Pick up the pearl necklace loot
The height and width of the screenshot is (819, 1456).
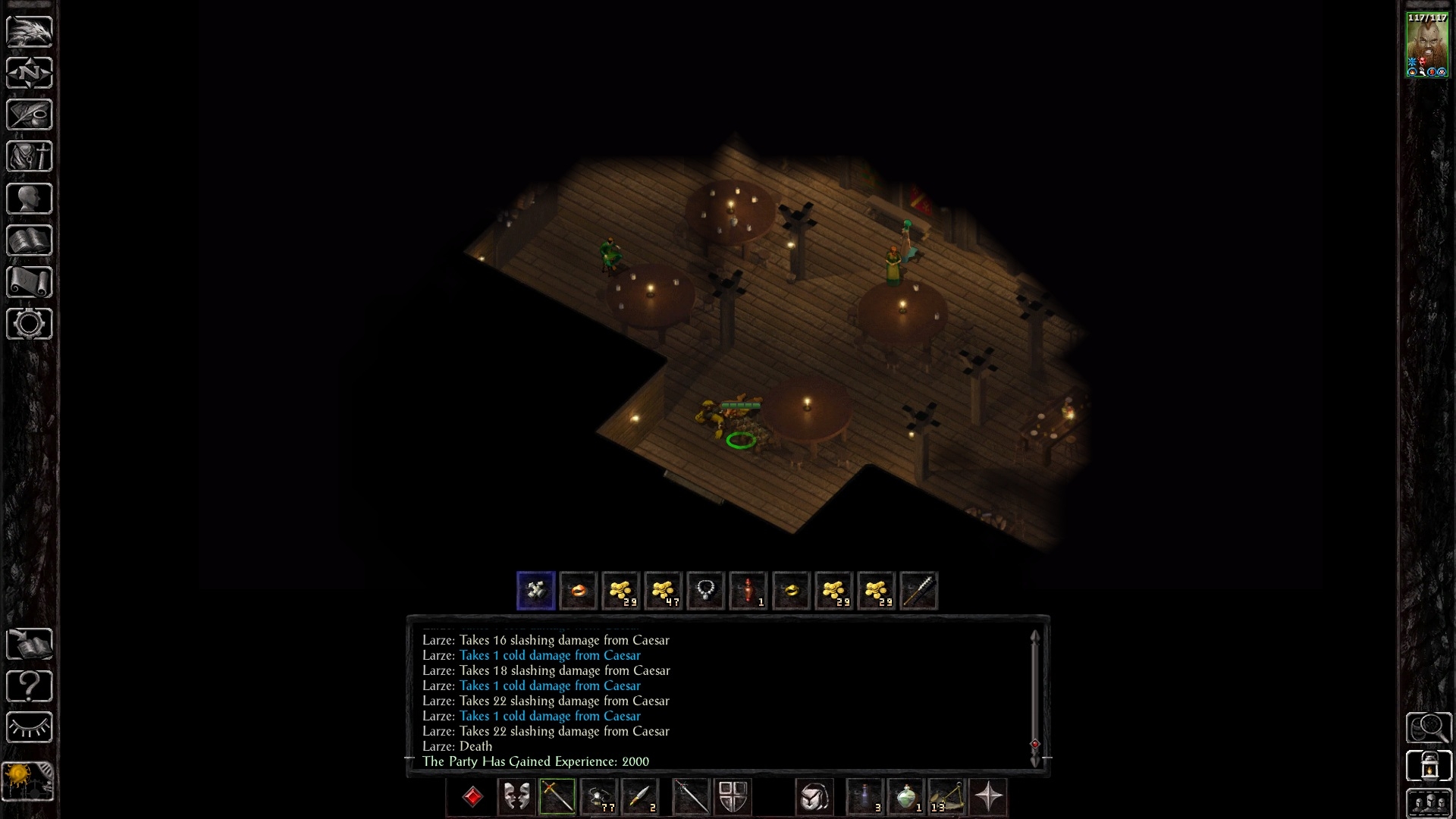[x=705, y=591]
